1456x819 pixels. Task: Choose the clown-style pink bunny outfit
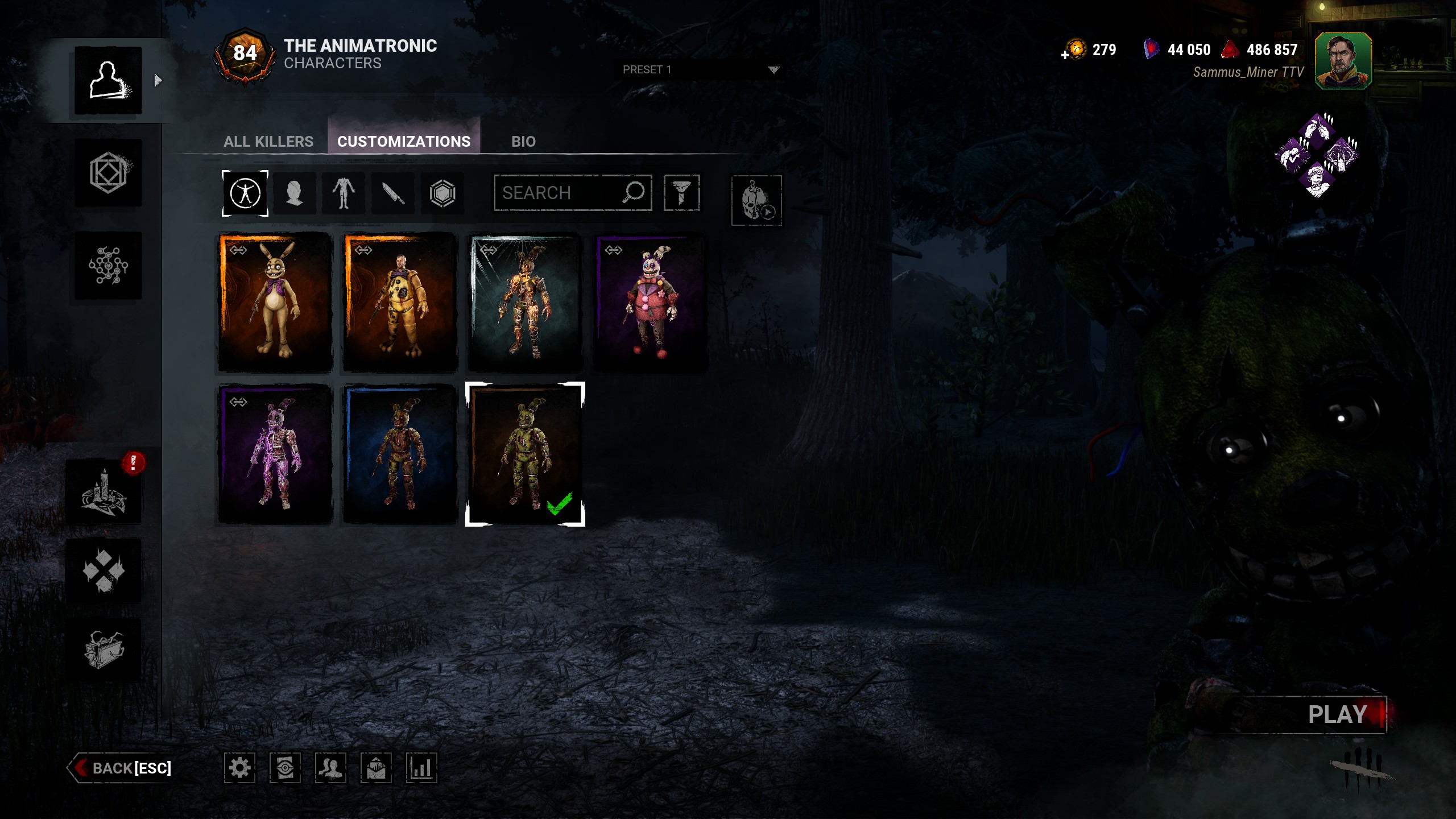click(651, 302)
